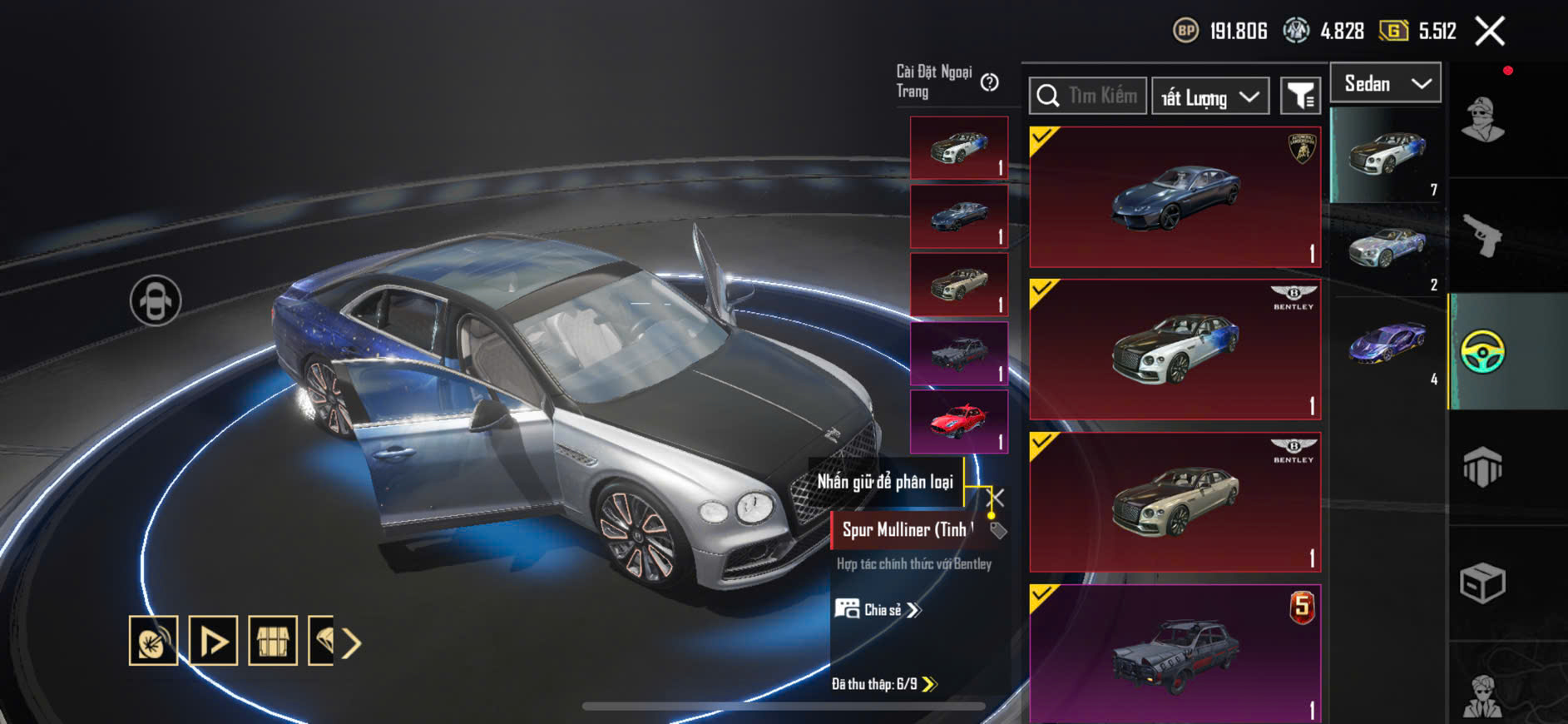1568x724 pixels.
Task: Open the pistol weapons category tab
Action: tap(1482, 236)
